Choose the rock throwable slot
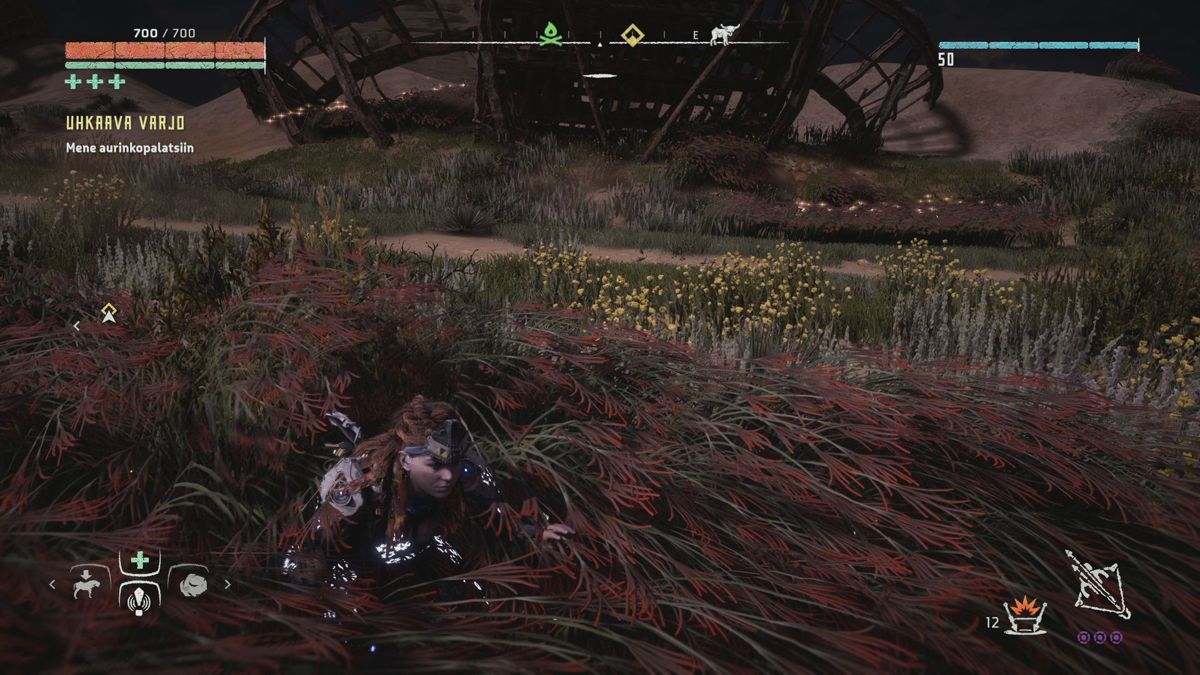Viewport: 1200px width, 675px height. click(x=192, y=584)
